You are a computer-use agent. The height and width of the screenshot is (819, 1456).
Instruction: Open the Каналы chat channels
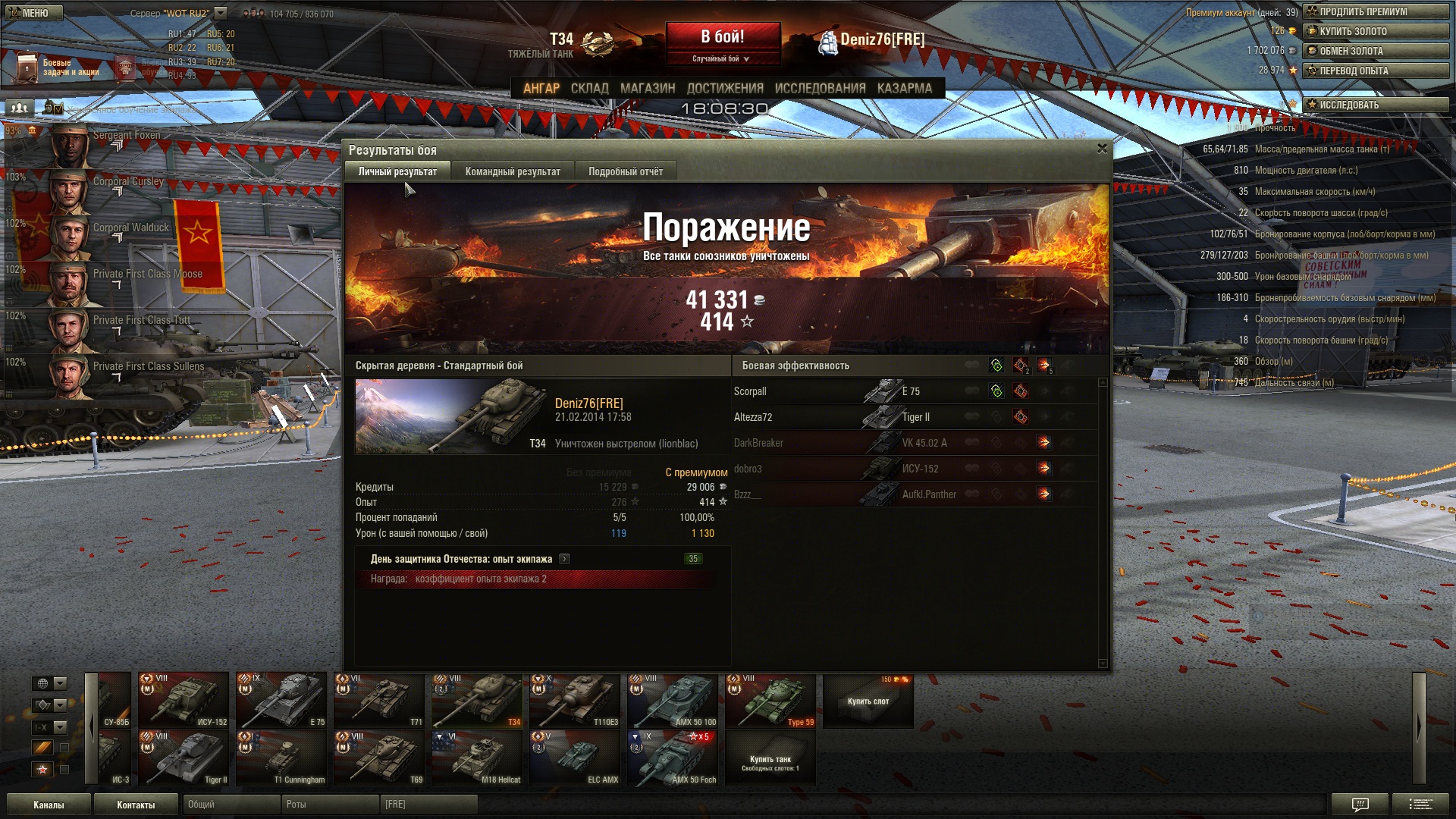pyautogui.click(x=49, y=805)
